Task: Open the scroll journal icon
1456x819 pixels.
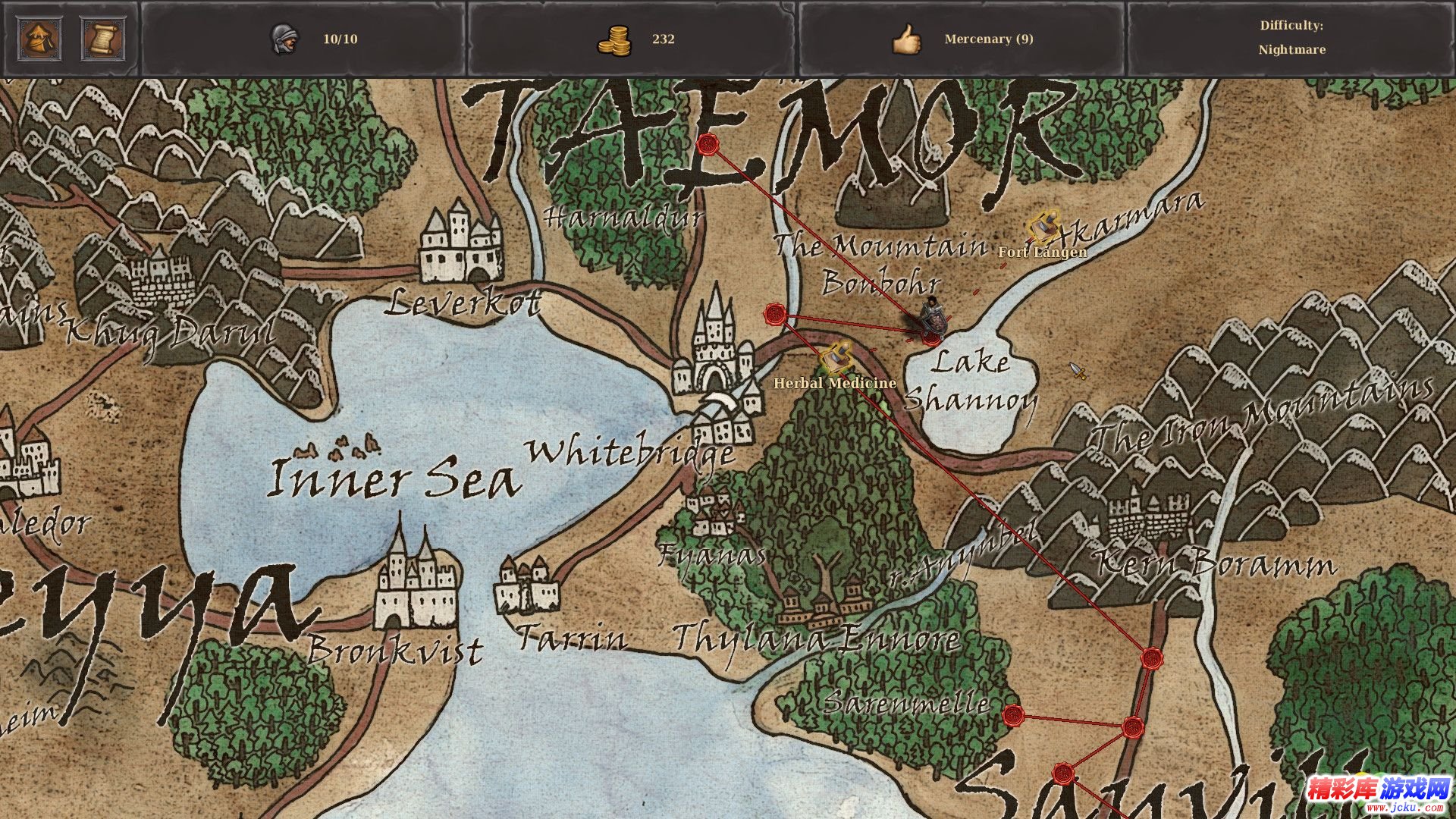Action: pos(103,39)
